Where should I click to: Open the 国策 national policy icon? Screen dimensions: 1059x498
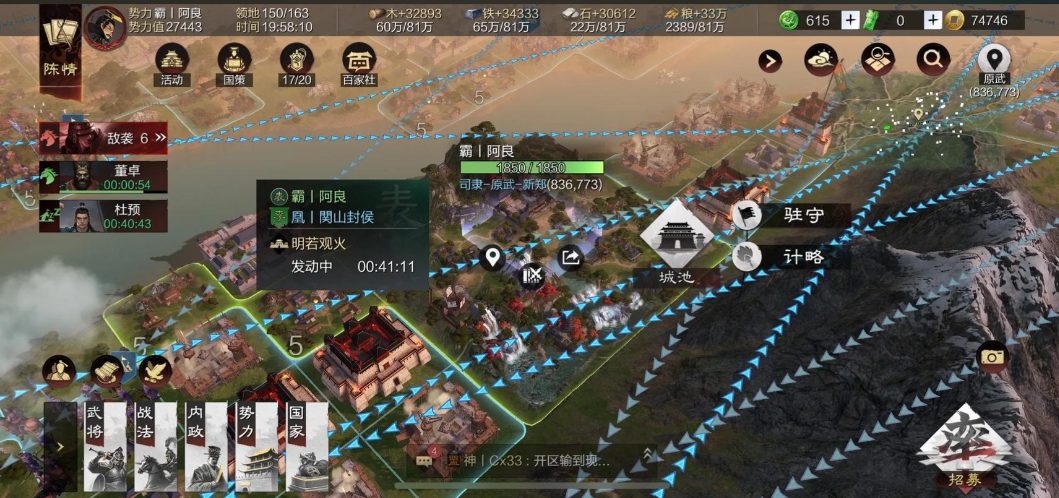click(x=235, y=63)
